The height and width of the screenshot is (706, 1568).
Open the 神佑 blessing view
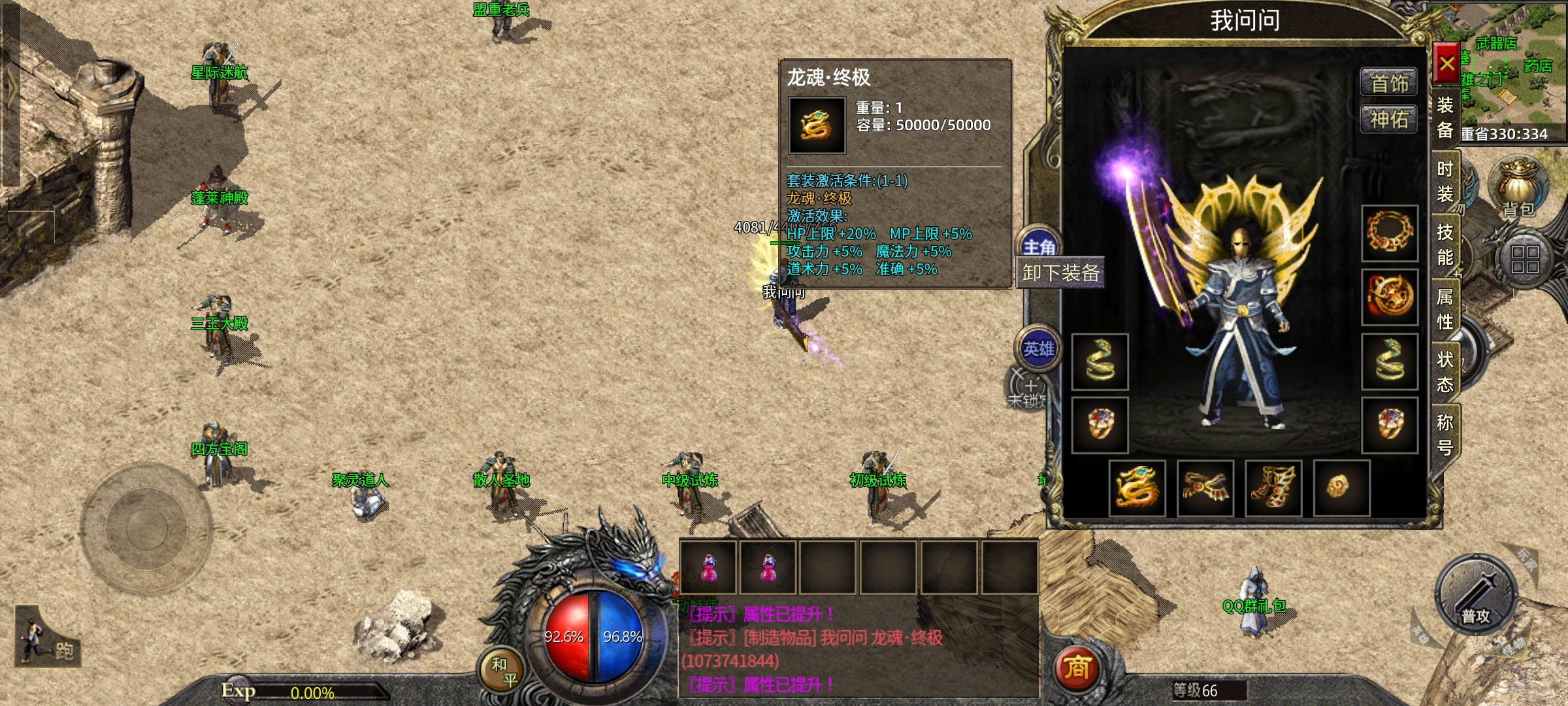tap(1388, 120)
